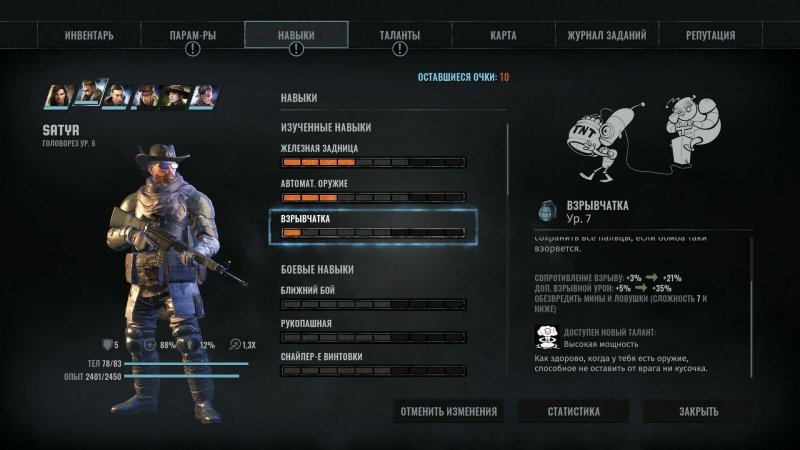Switch to the Парам-ры tab
The image size is (800, 450).
click(192, 35)
